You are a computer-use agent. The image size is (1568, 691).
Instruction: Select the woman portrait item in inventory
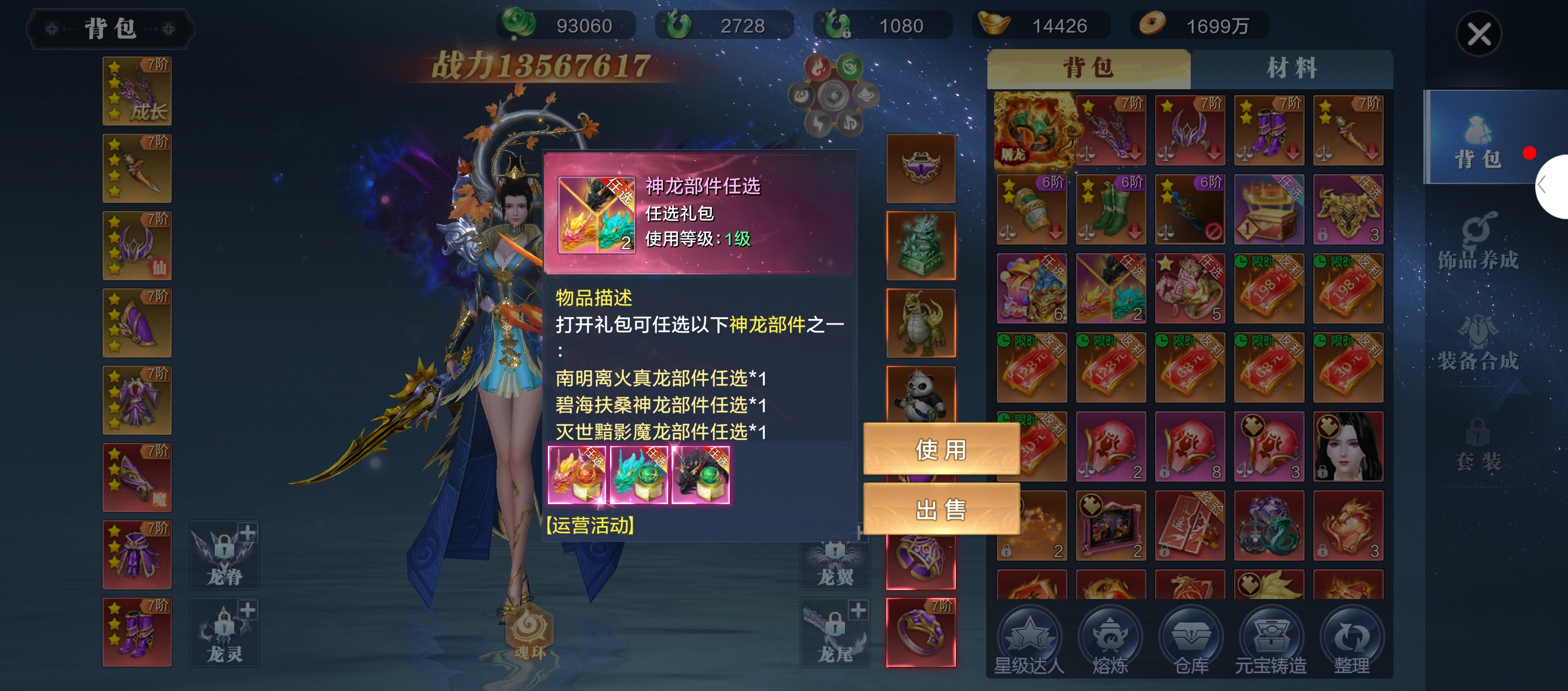pyautogui.click(x=1348, y=447)
